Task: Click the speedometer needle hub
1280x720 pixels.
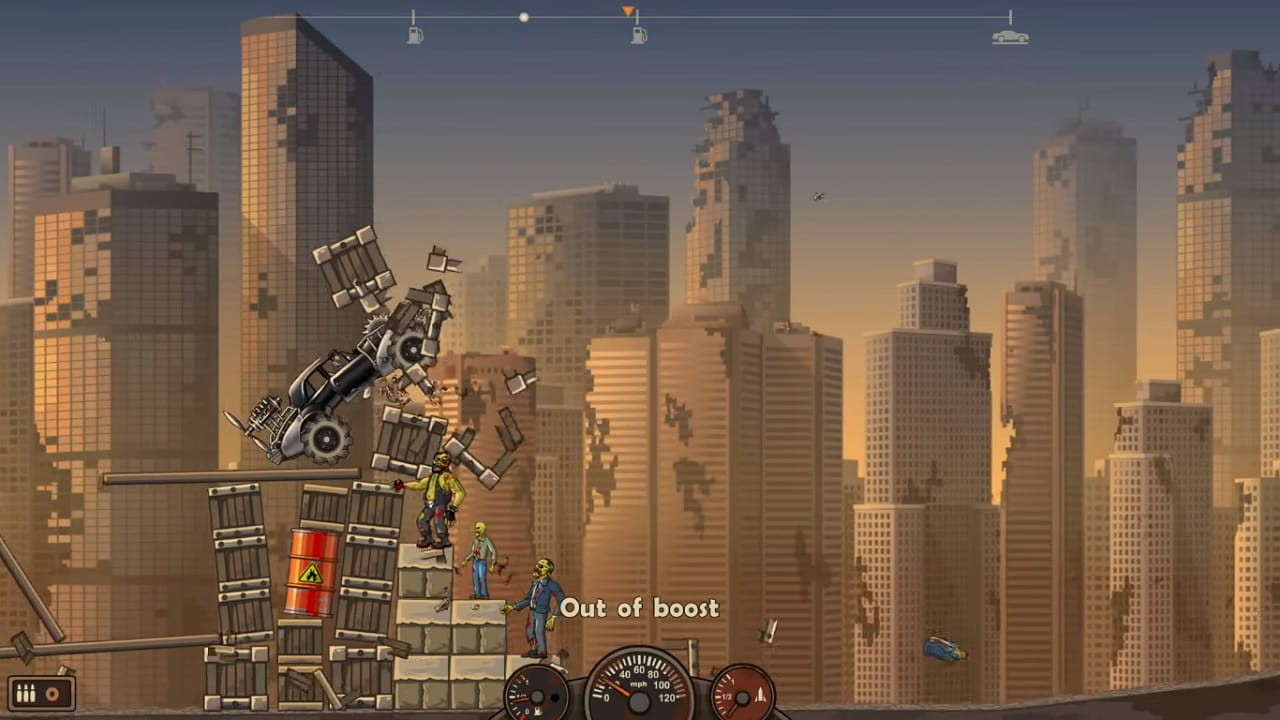Action: point(639,703)
